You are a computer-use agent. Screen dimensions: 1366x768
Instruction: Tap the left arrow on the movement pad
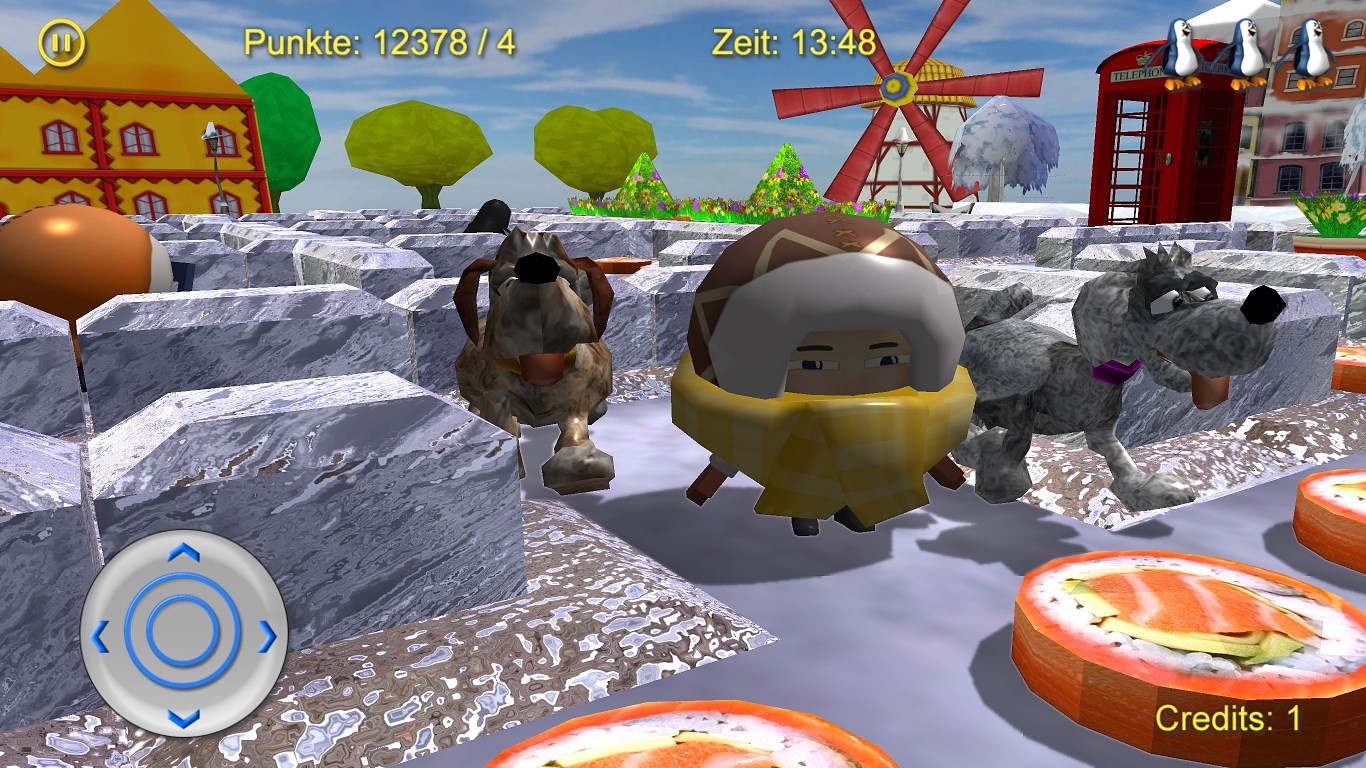(x=100, y=635)
